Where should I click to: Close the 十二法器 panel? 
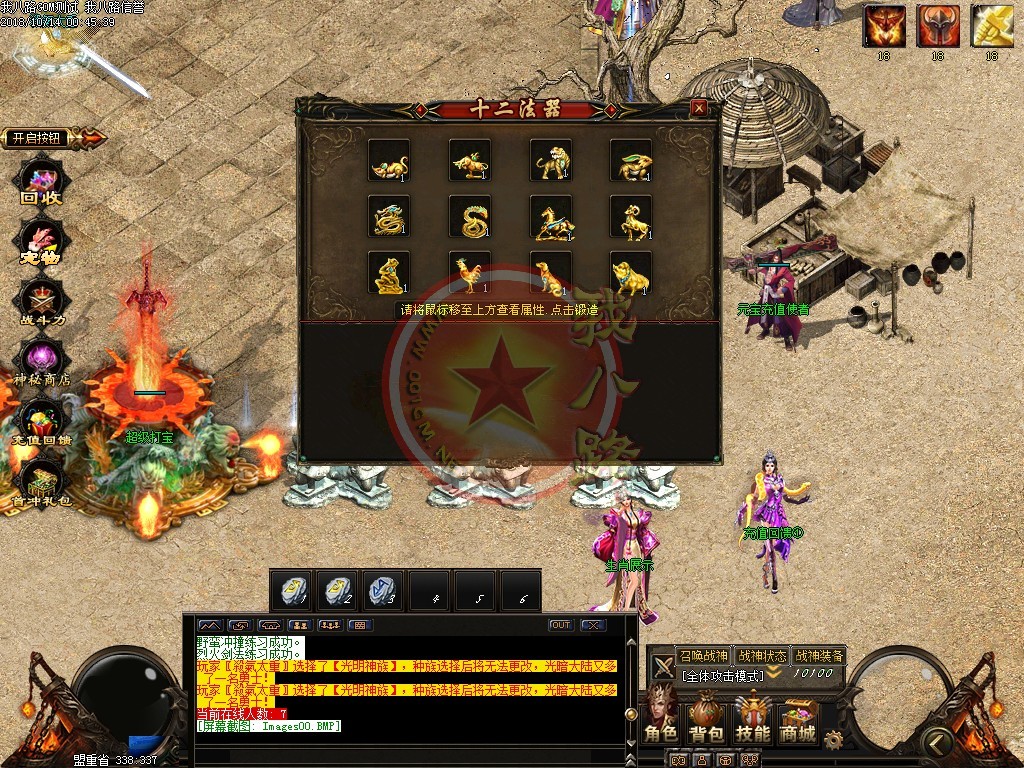pyautogui.click(x=699, y=108)
